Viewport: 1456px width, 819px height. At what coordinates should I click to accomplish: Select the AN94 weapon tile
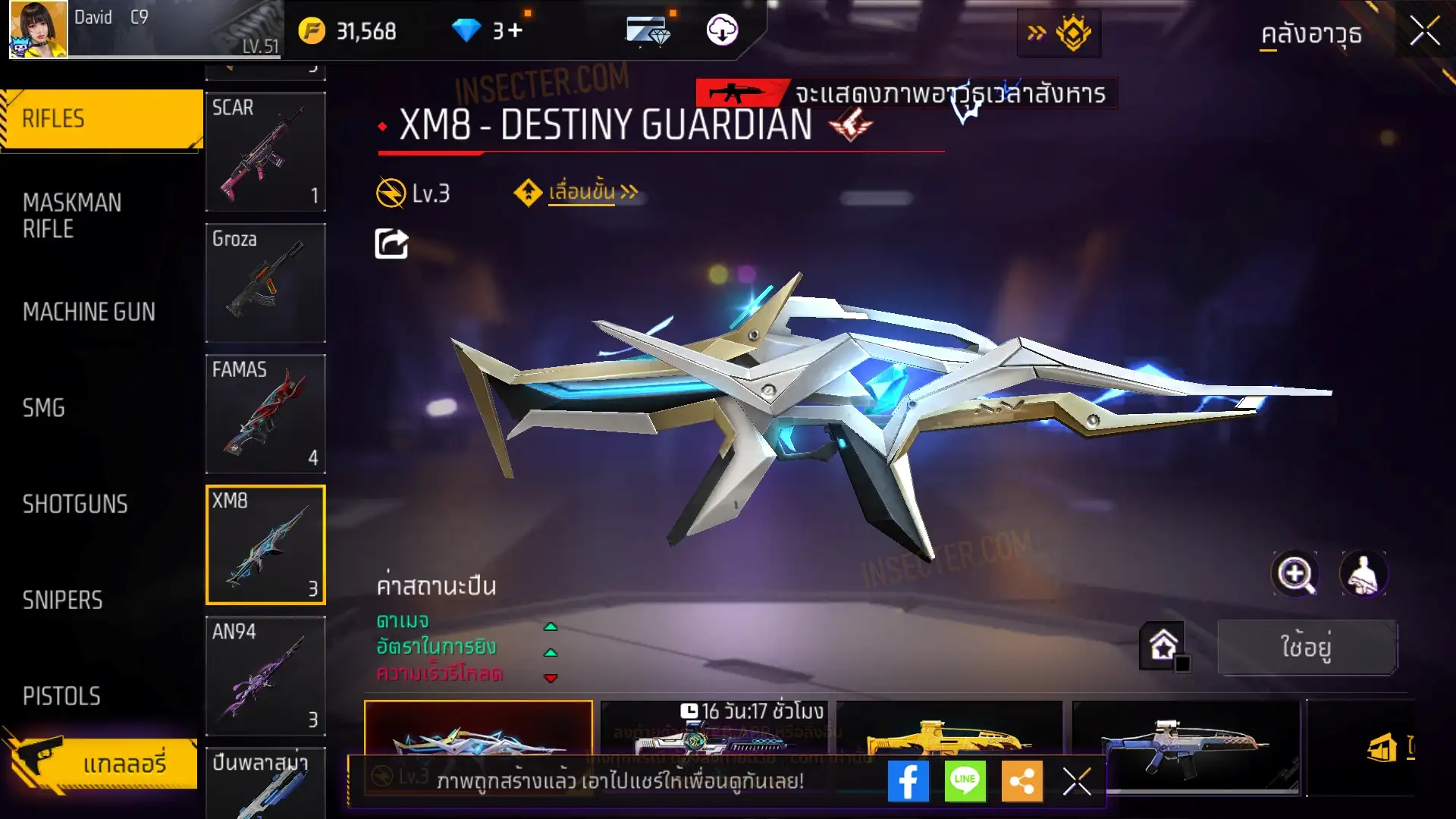point(265,675)
